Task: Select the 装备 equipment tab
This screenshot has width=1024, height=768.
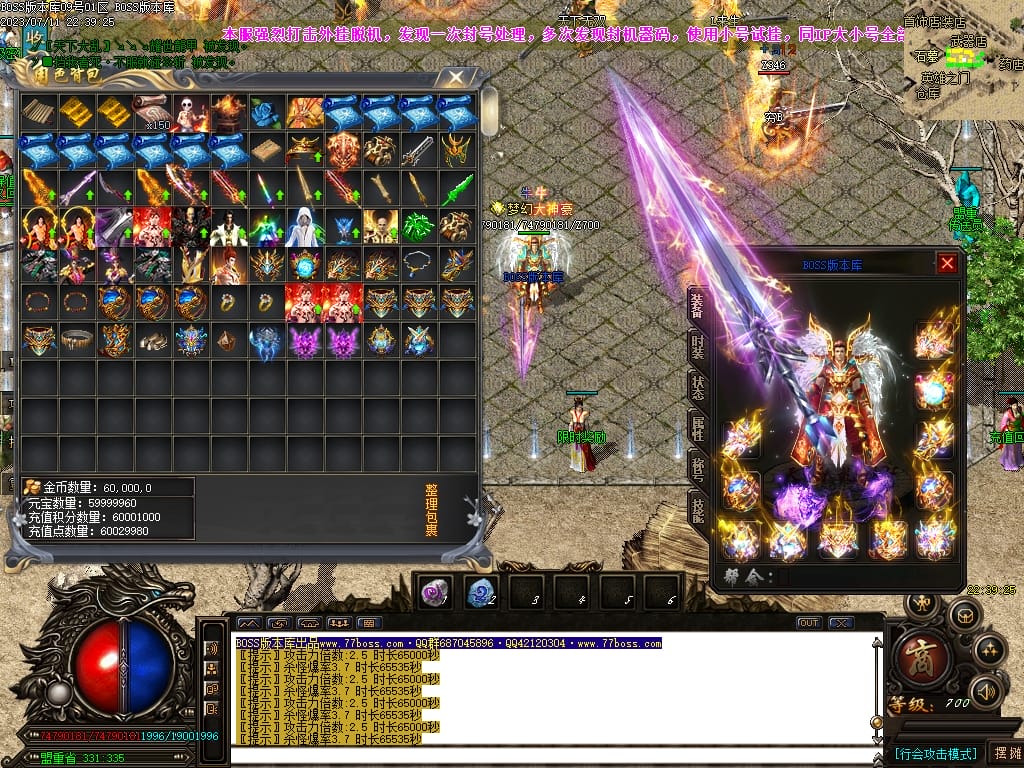Action: (x=697, y=305)
